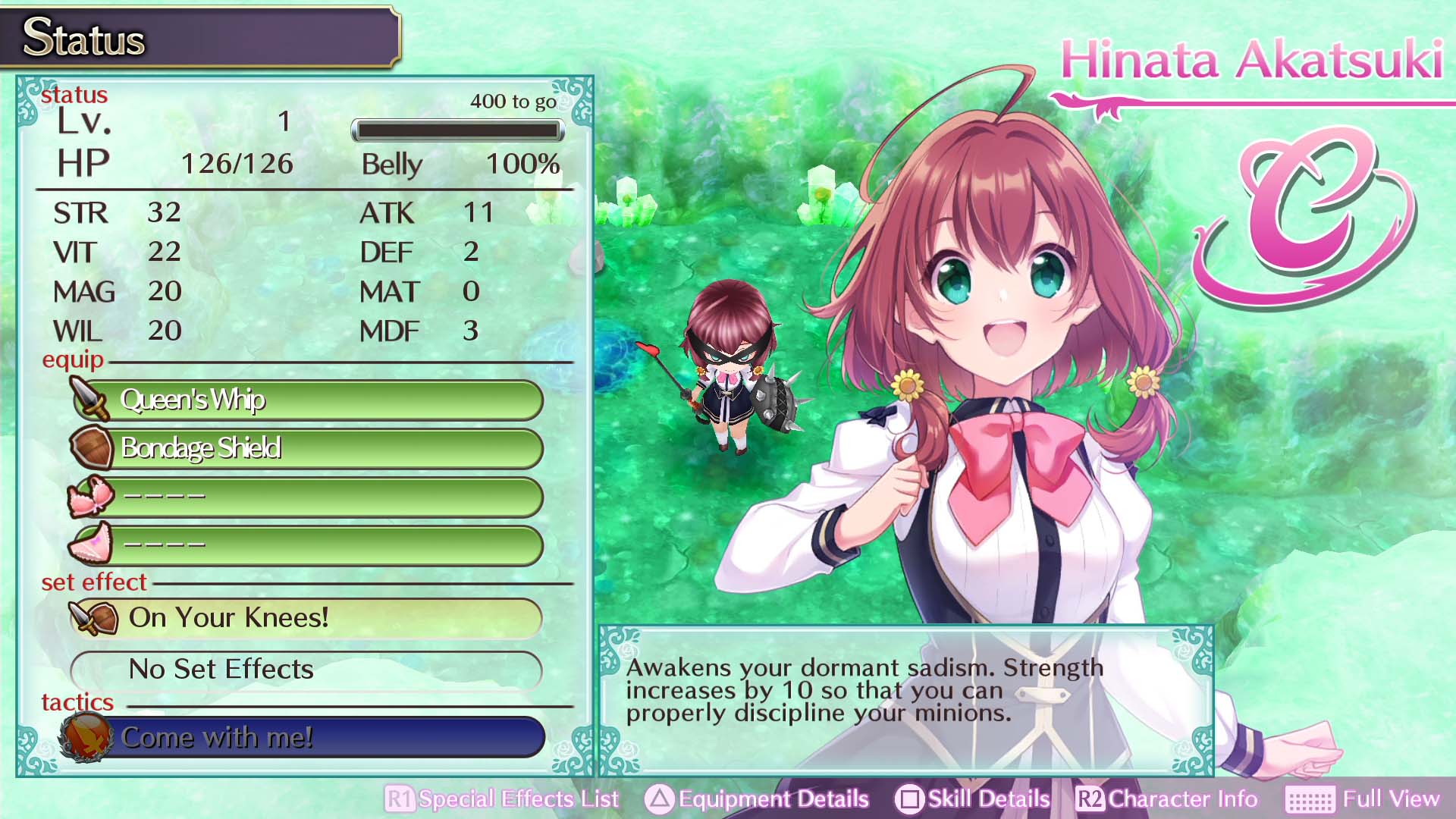Click the R1 shoulder button icon
The height and width of the screenshot is (819, 1456).
[x=401, y=799]
